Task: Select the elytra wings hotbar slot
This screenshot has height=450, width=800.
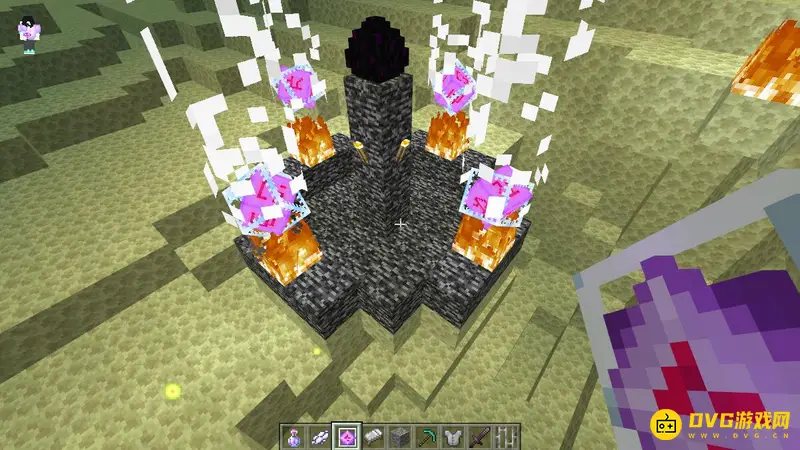Action: [x=319, y=435]
